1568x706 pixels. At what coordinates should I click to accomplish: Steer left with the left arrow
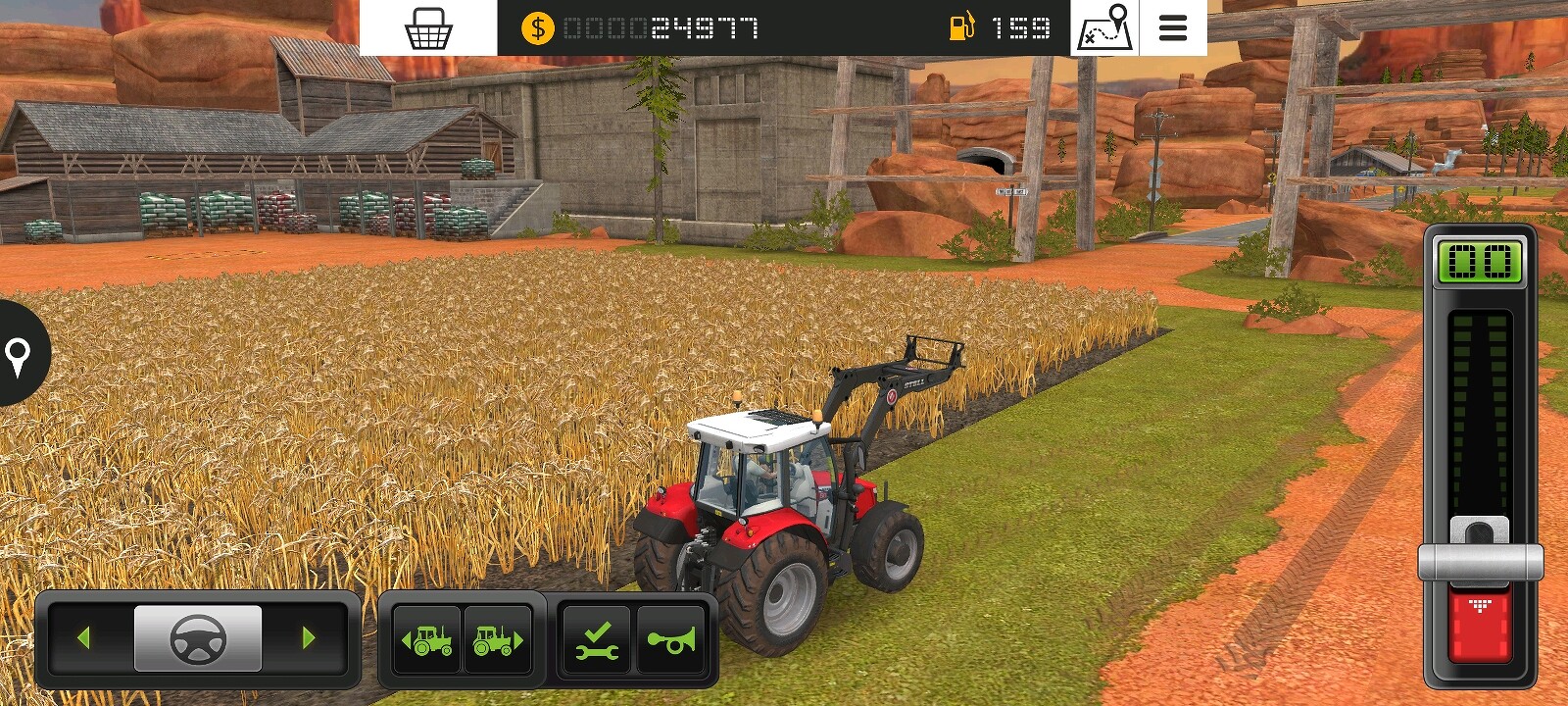click(83, 638)
